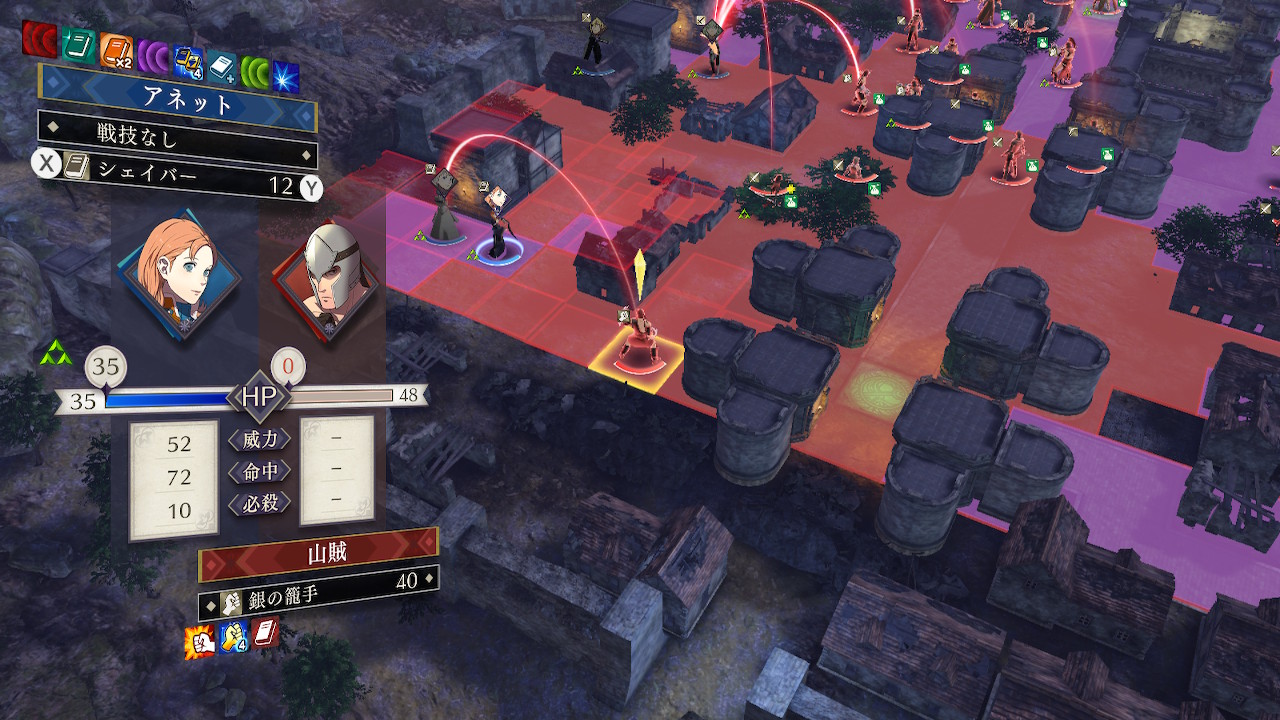Click the enemy's red tome skill icon

[x=266, y=632]
